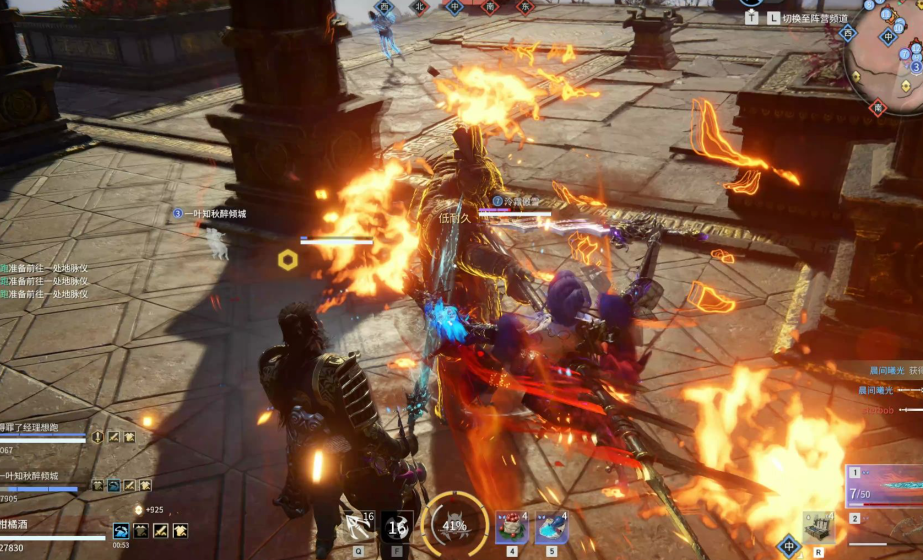
Task: Click the blue buff icon with 00:53 timer
Action: (121, 531)
